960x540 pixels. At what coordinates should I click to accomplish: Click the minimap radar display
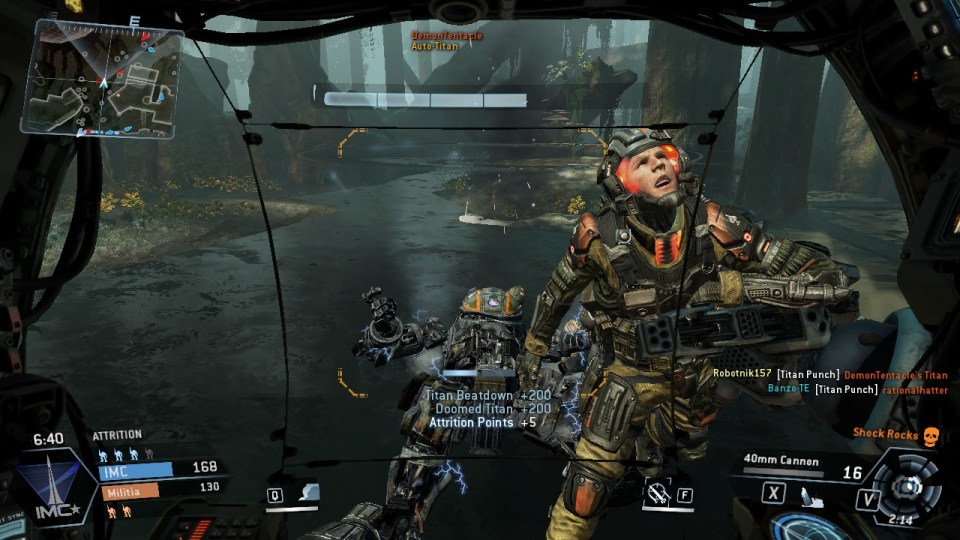[x=105, y=78]
